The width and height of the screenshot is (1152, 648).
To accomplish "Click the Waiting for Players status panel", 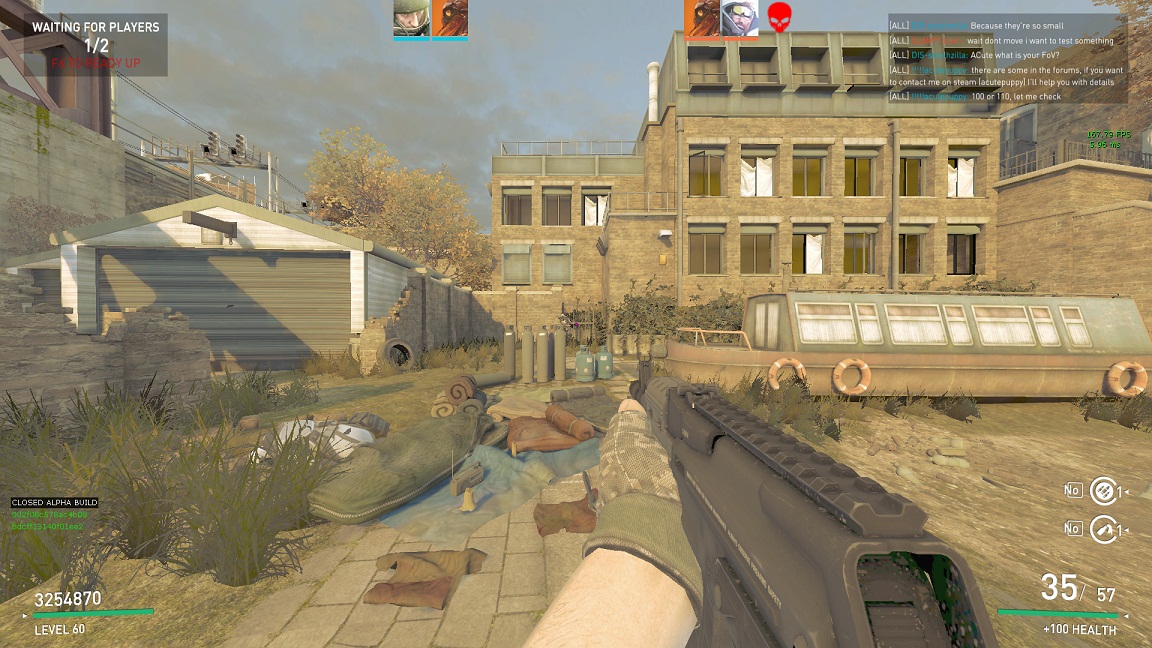I will (95, 45).
